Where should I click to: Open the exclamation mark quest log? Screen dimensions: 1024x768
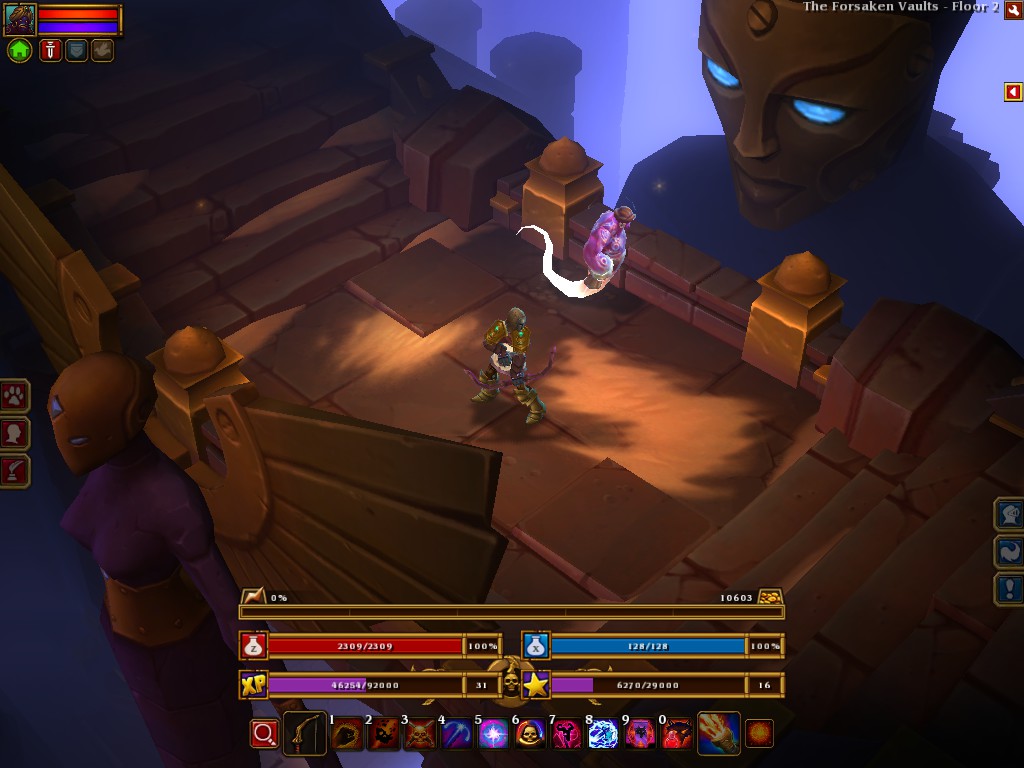click(x=1009, y=589)
